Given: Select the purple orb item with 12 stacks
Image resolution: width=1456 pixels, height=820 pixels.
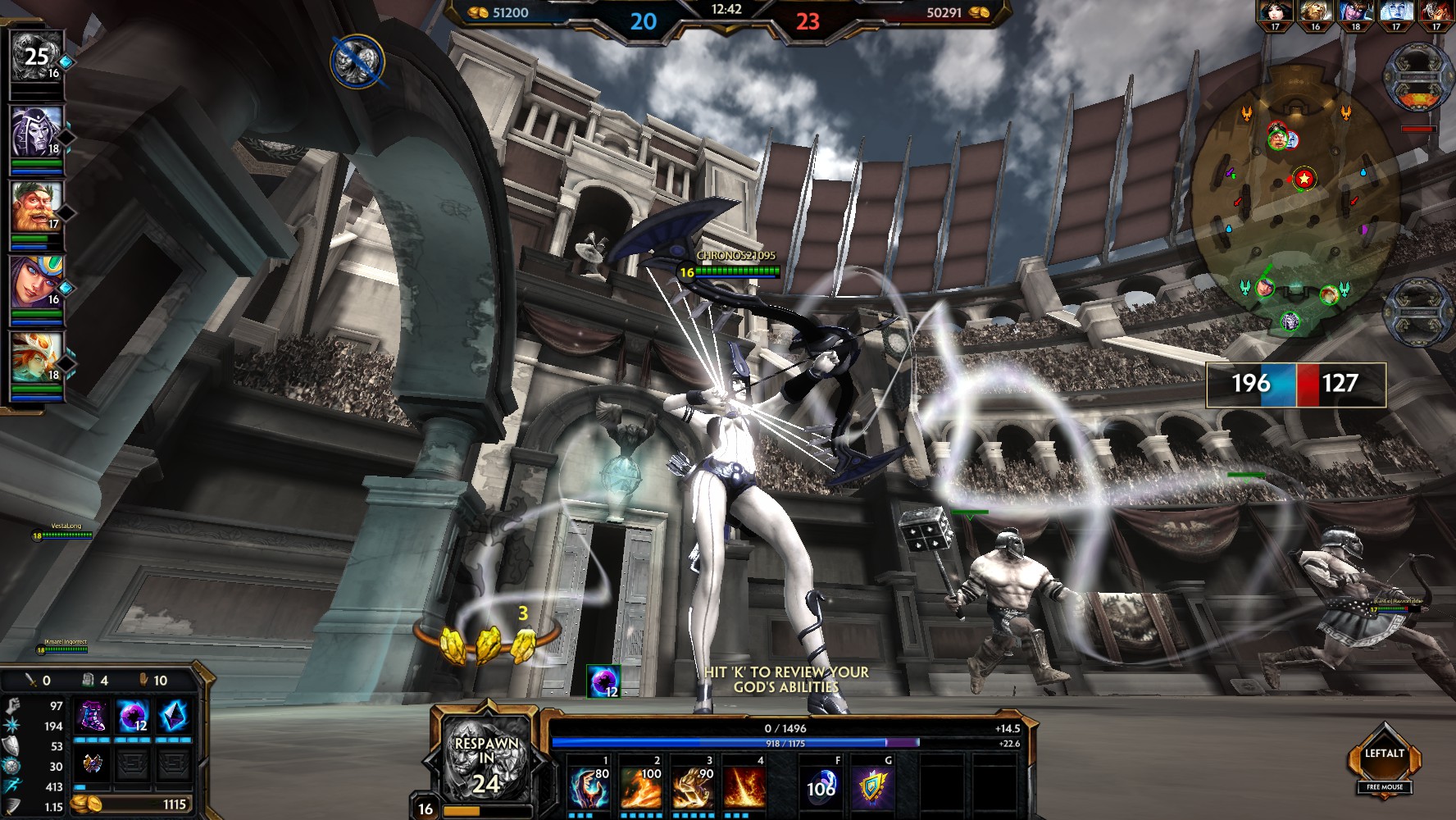Looking at the screenshot, I should [x=133, y=717].
